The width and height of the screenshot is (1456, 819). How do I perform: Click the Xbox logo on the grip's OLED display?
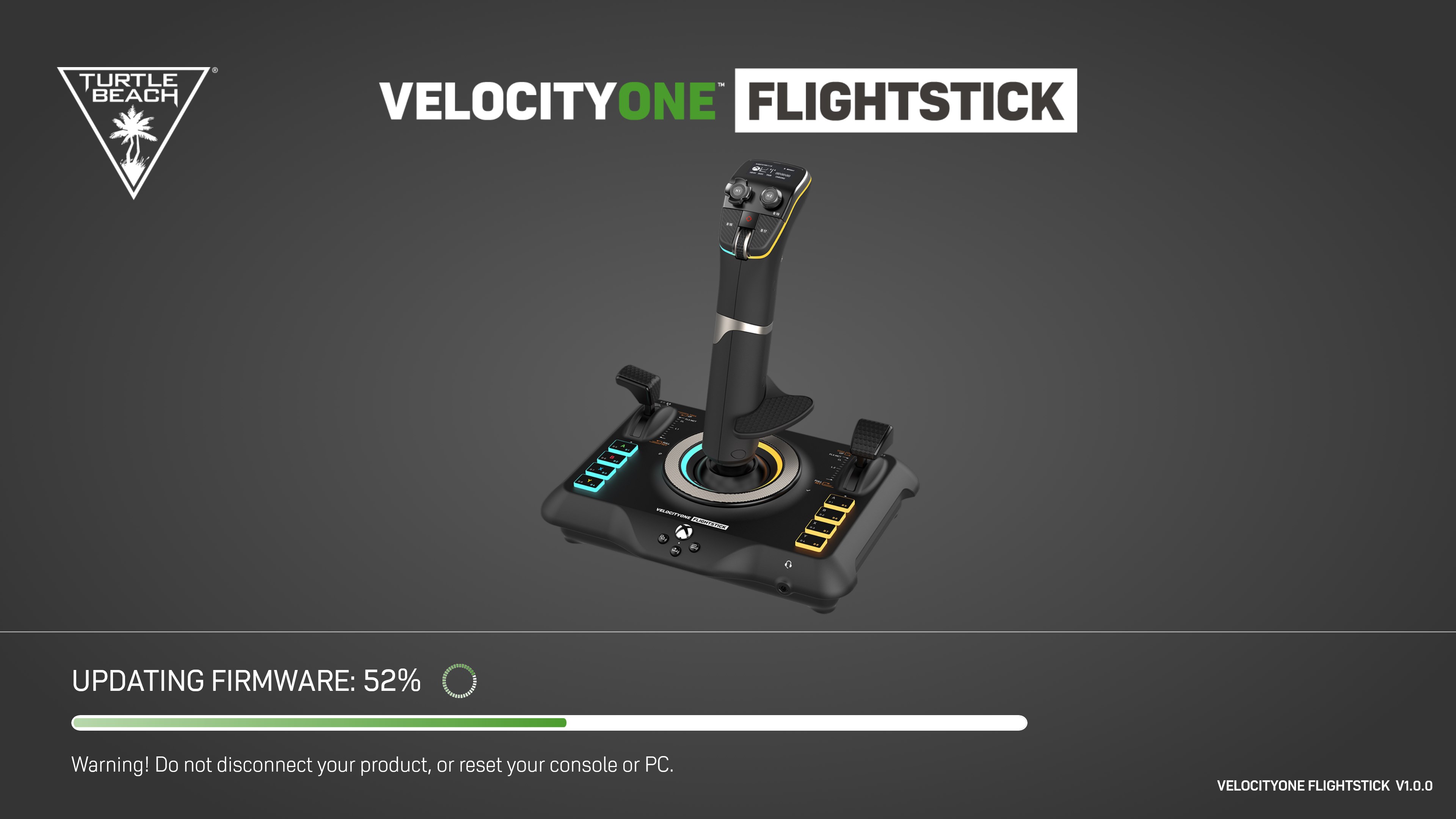(x=756, y=169)
